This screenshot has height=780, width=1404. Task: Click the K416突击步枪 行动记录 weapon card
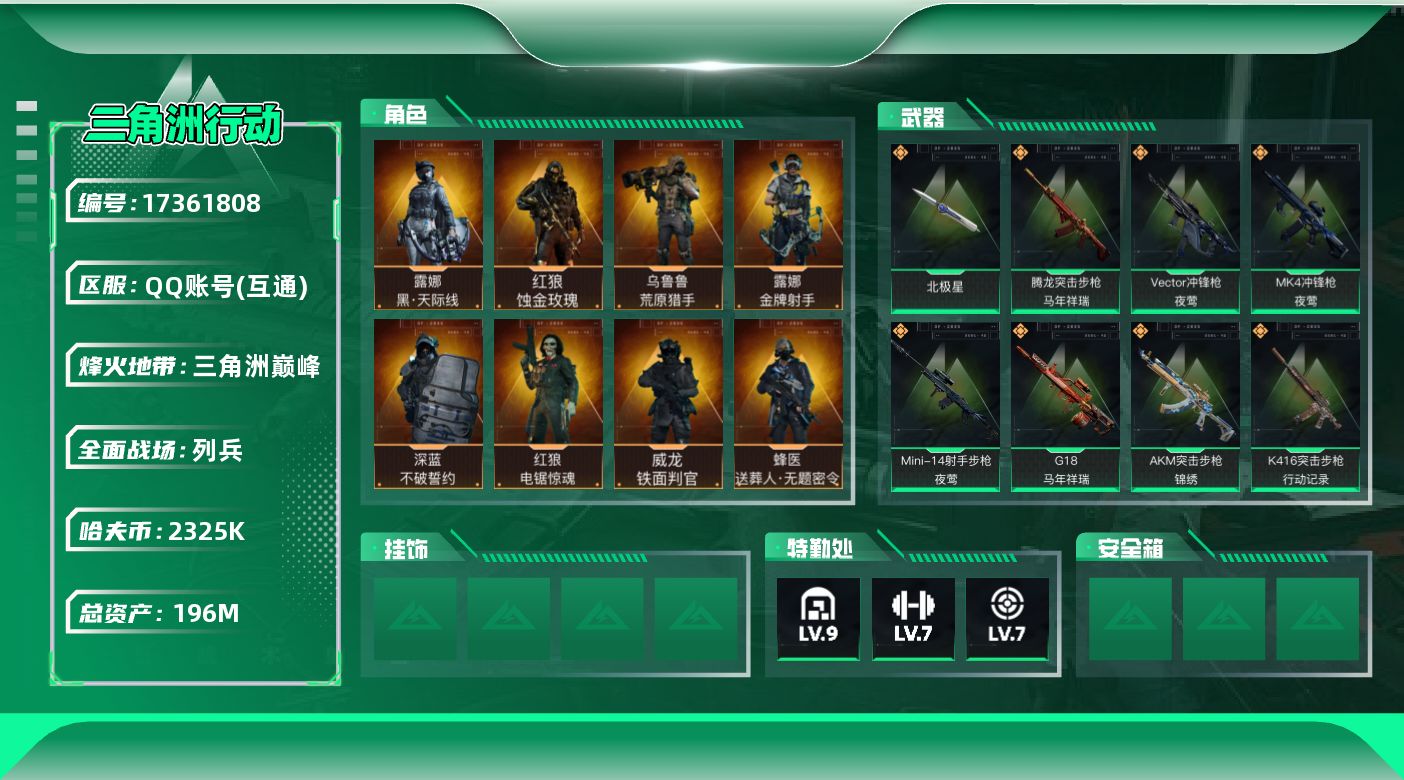[1305, 405]
